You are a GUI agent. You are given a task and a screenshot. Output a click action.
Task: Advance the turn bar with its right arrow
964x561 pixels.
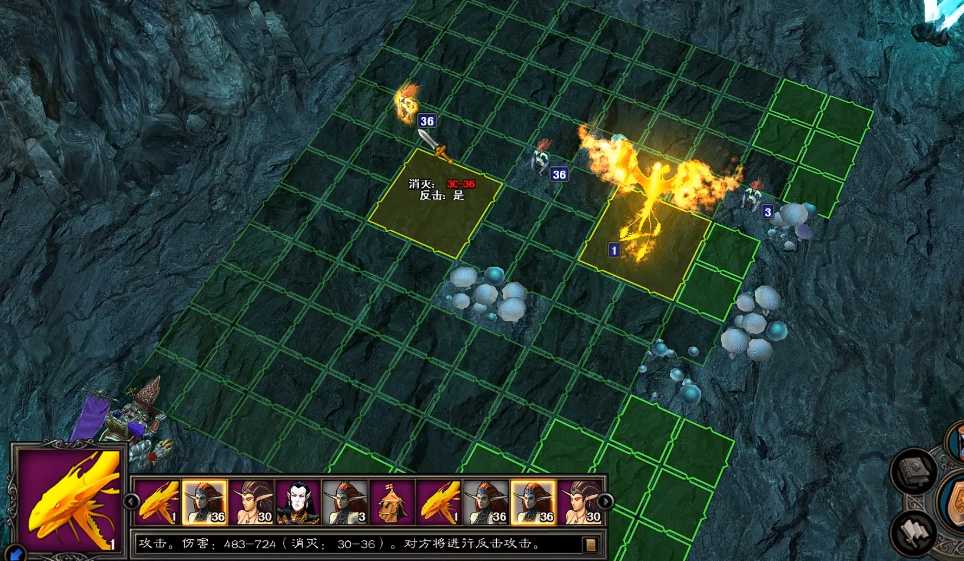coord(606,500)
